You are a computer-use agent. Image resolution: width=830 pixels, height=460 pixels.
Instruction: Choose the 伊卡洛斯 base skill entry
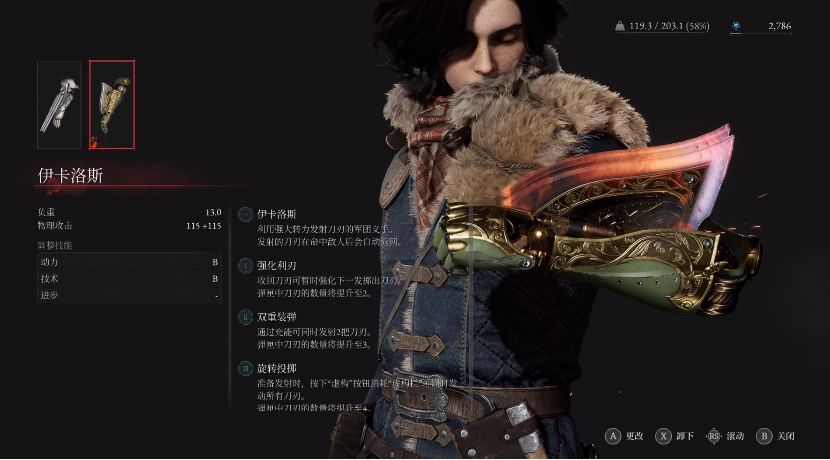pyautogui.click(x=278, y=214)
